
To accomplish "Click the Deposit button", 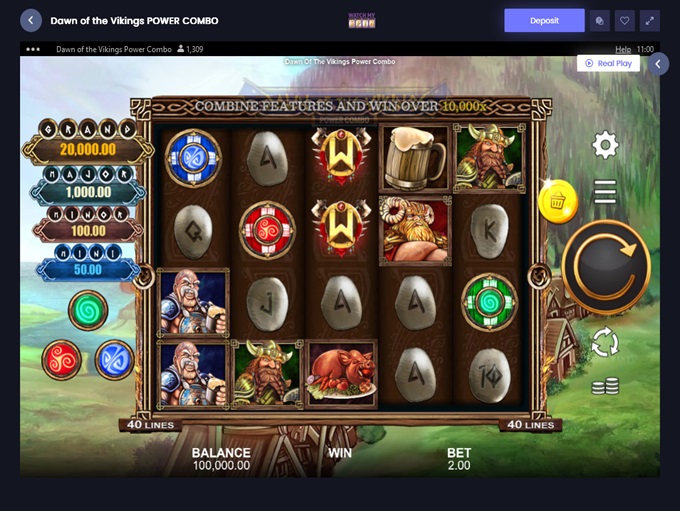I will click(x=544, y=20).
